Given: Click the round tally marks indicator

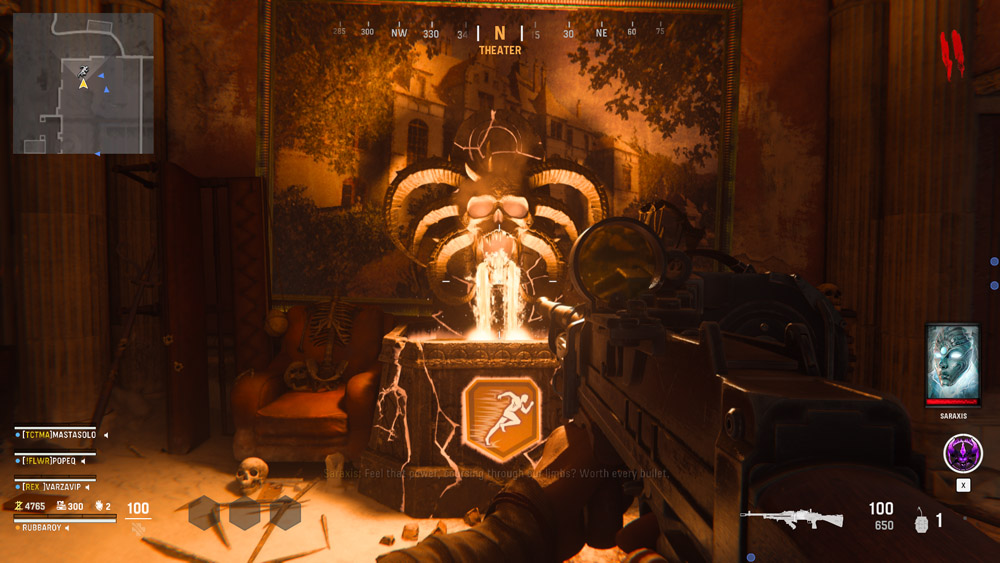Looking at the screenshot, I should pos(950,53).
